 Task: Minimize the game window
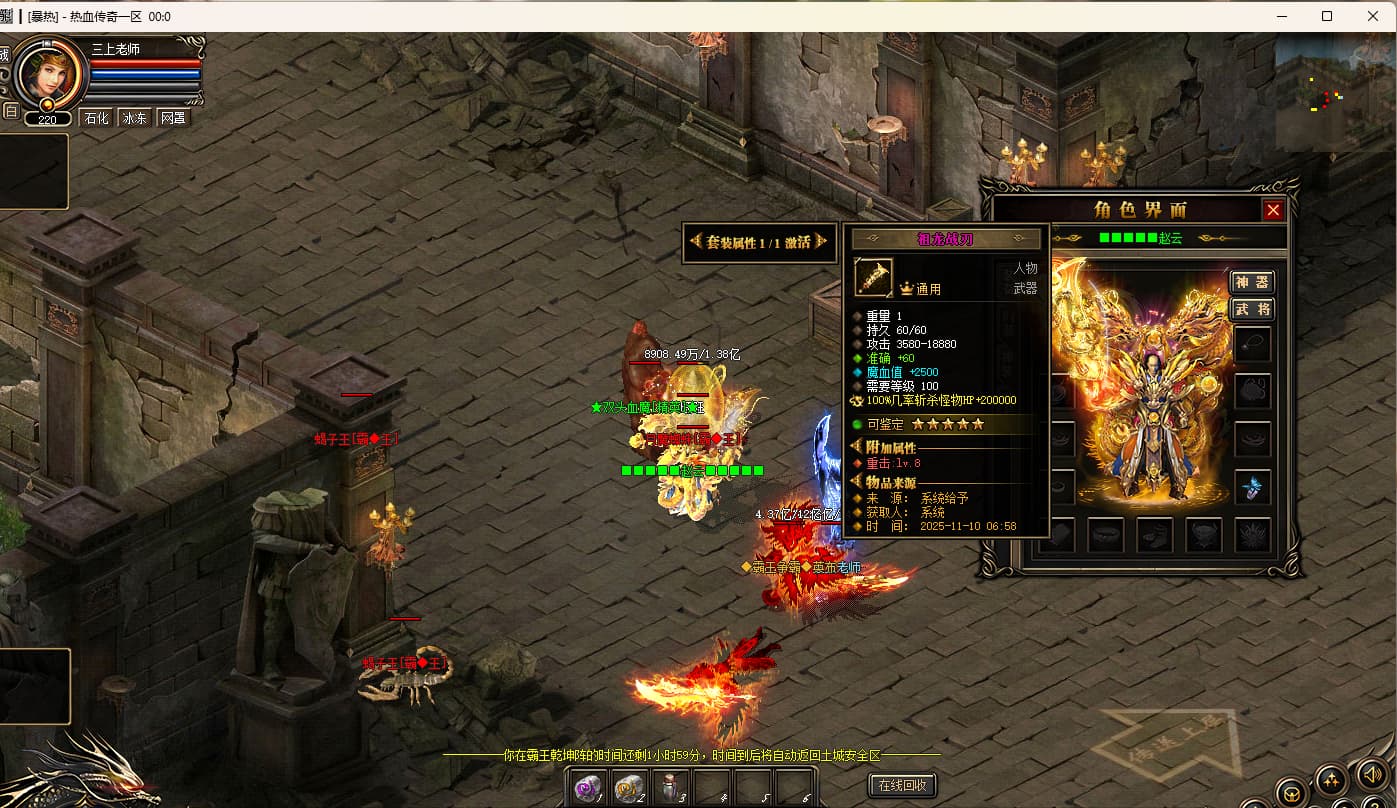click(x=1281, y=16)
